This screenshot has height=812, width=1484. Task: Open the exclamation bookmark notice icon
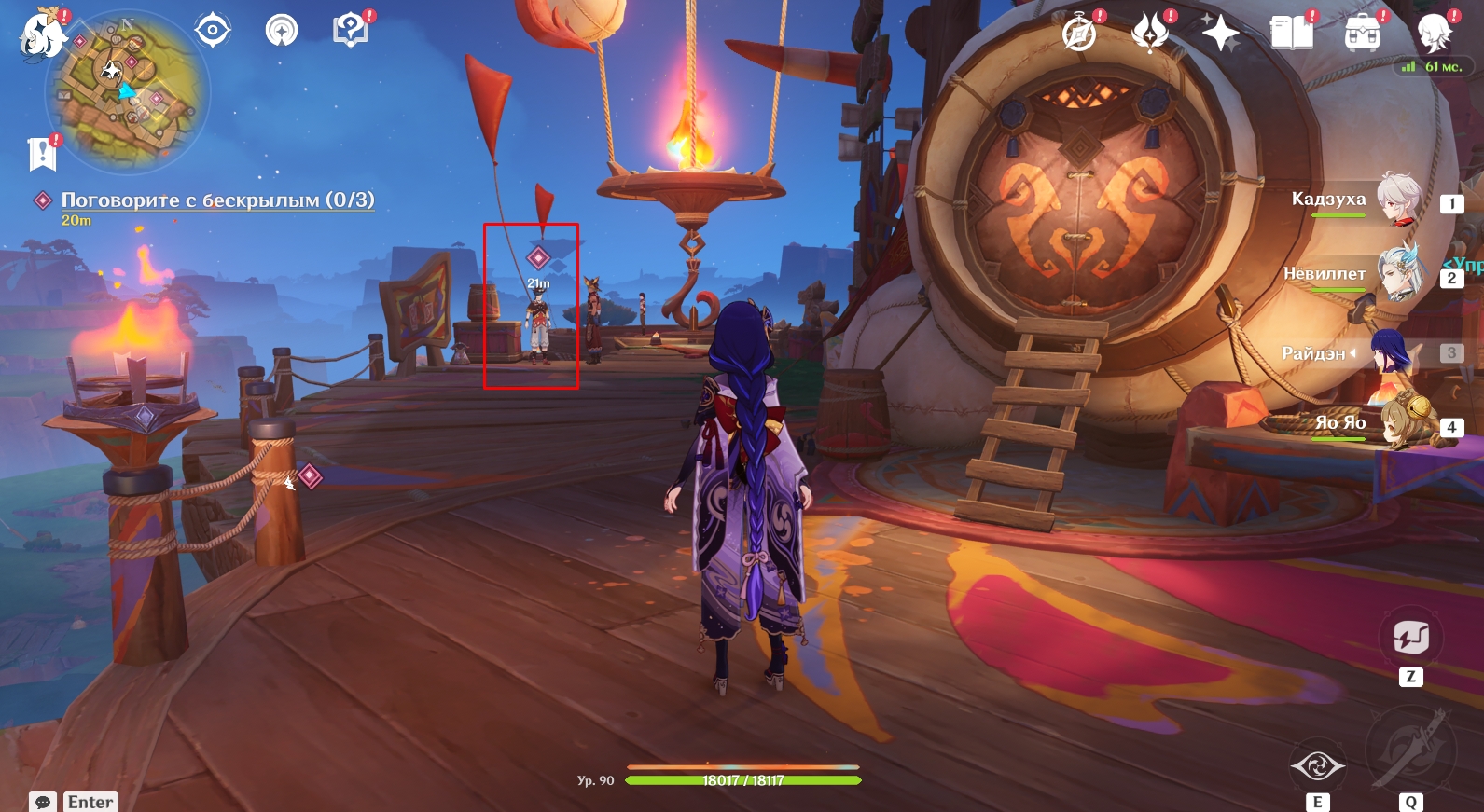[42, 154]
